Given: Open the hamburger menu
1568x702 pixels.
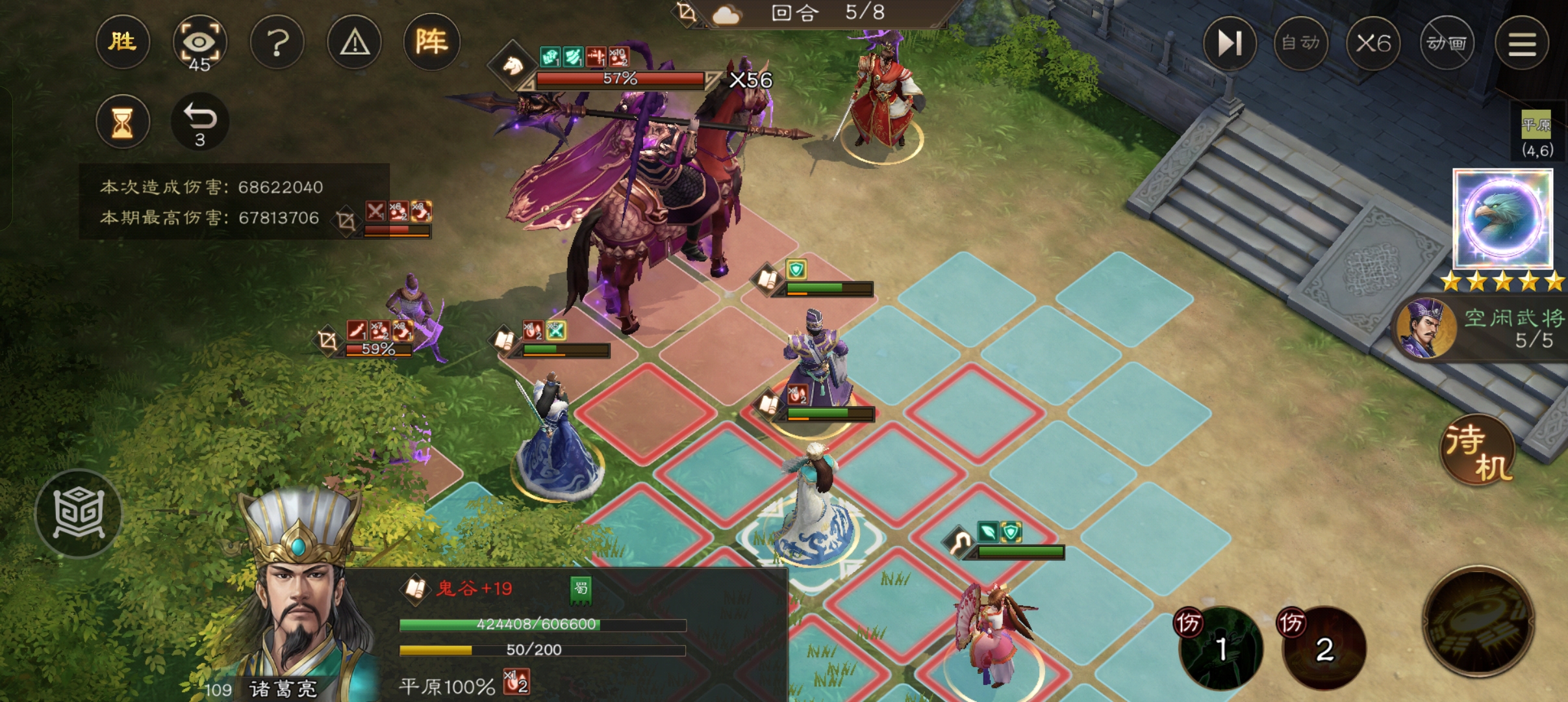Looking at the screenshot, I should (1521, 44).
